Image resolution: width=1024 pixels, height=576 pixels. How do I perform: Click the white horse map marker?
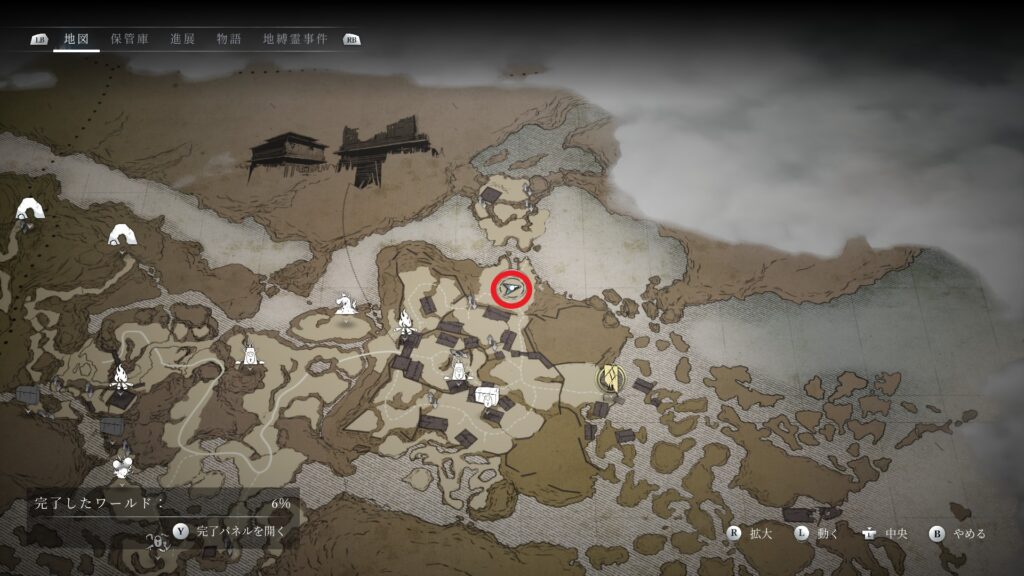(346, 301)
